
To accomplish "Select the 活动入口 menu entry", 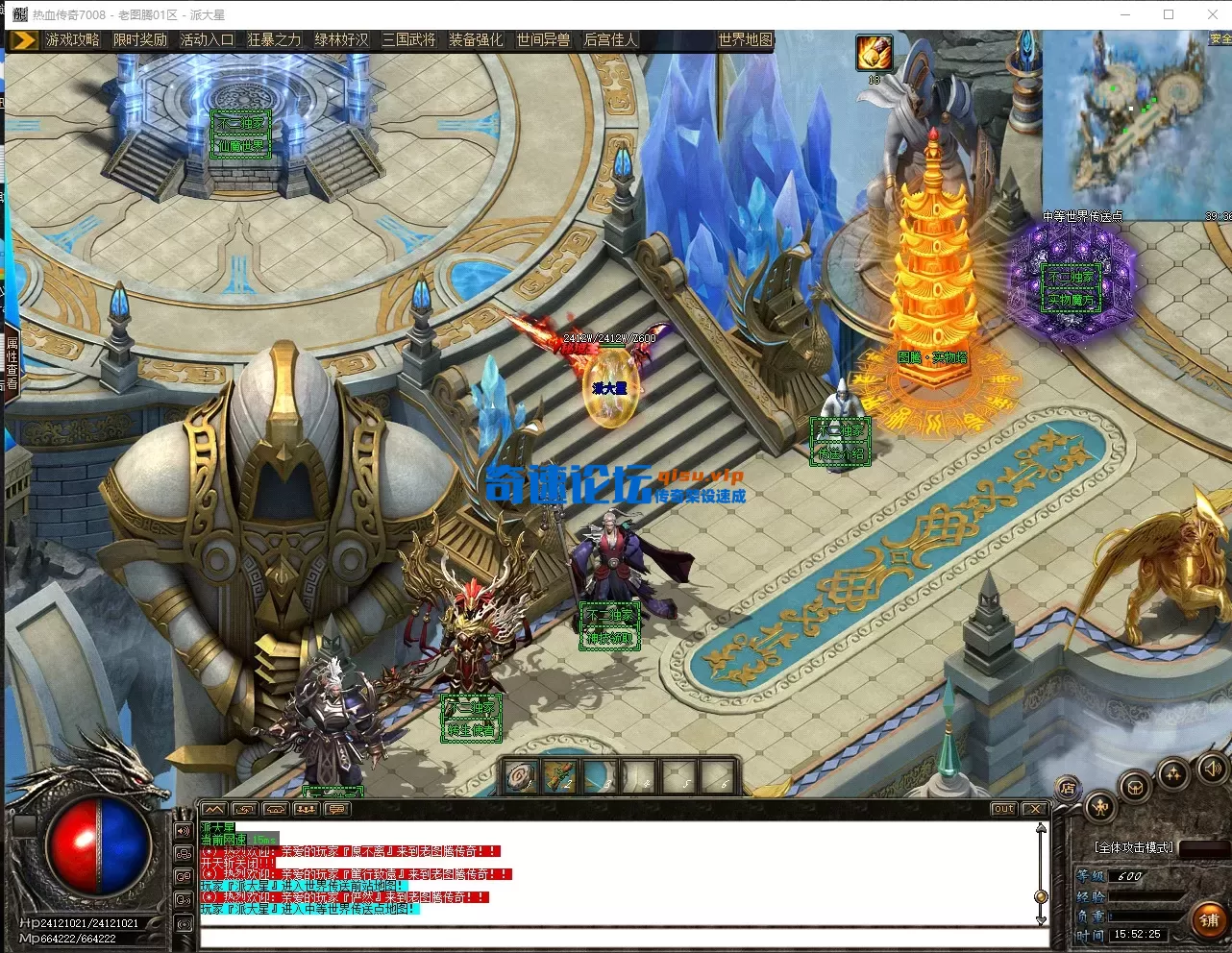I will 208,39.
